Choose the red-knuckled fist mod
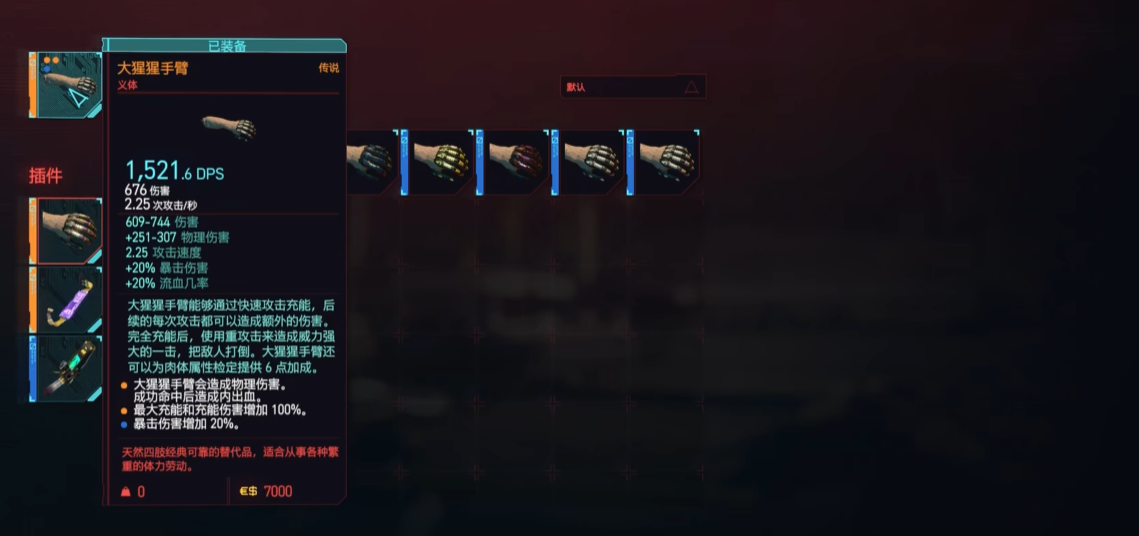This screenshot has width=1139, height=536. pyautogui.click(x=515, y=162)
